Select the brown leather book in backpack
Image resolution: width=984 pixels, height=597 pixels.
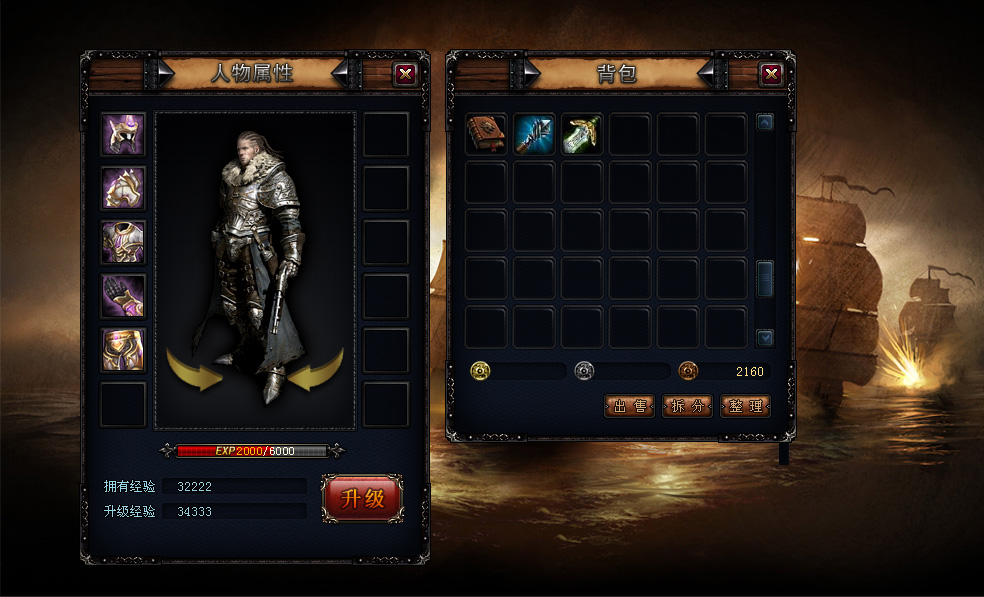[x=486, y=135]
